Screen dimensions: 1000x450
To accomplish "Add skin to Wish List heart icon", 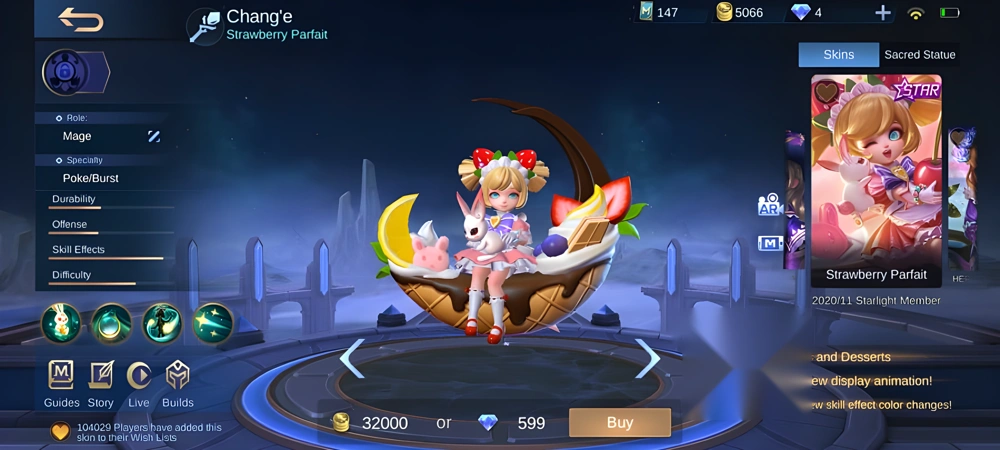I will click(x=61, y=432).
